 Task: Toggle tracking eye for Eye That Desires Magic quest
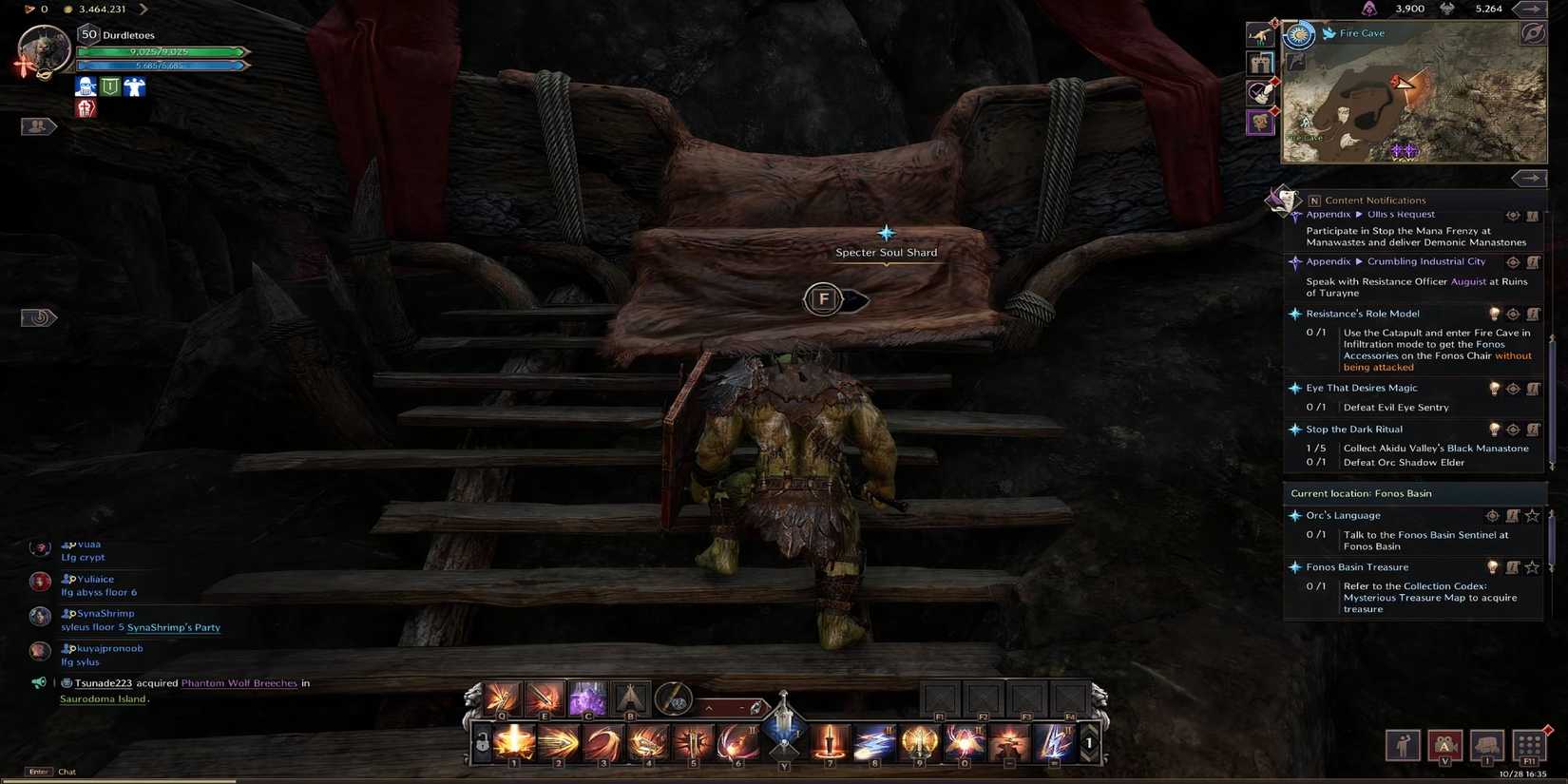[1514, 389]
